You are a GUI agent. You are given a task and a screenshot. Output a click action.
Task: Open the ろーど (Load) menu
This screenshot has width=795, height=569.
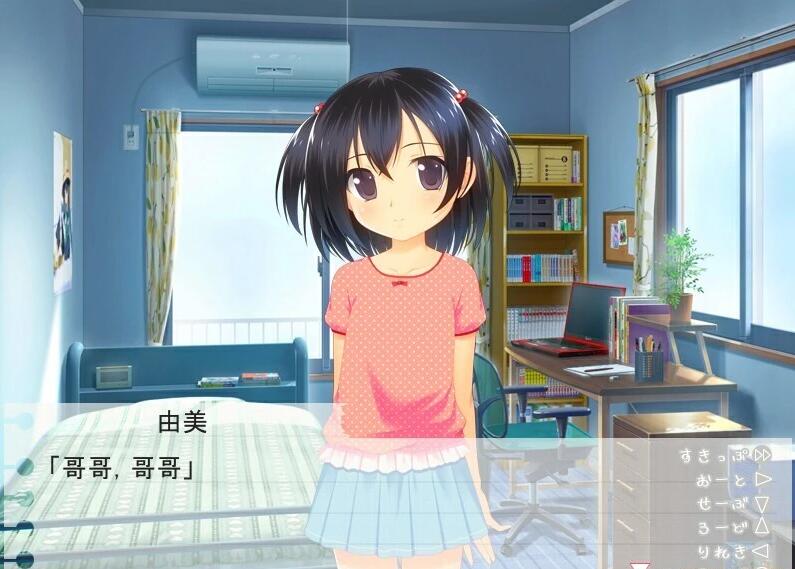coord(733,527)
